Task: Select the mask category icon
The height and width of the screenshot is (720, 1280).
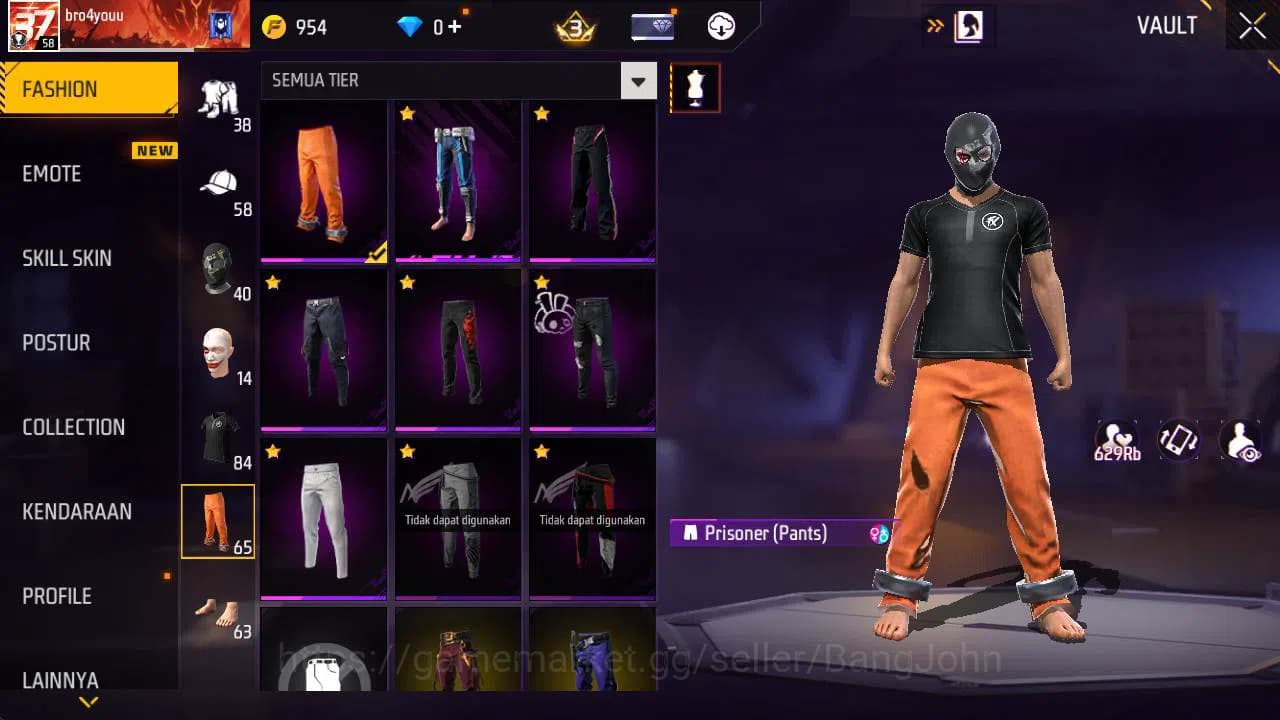Action: [218, 268]
